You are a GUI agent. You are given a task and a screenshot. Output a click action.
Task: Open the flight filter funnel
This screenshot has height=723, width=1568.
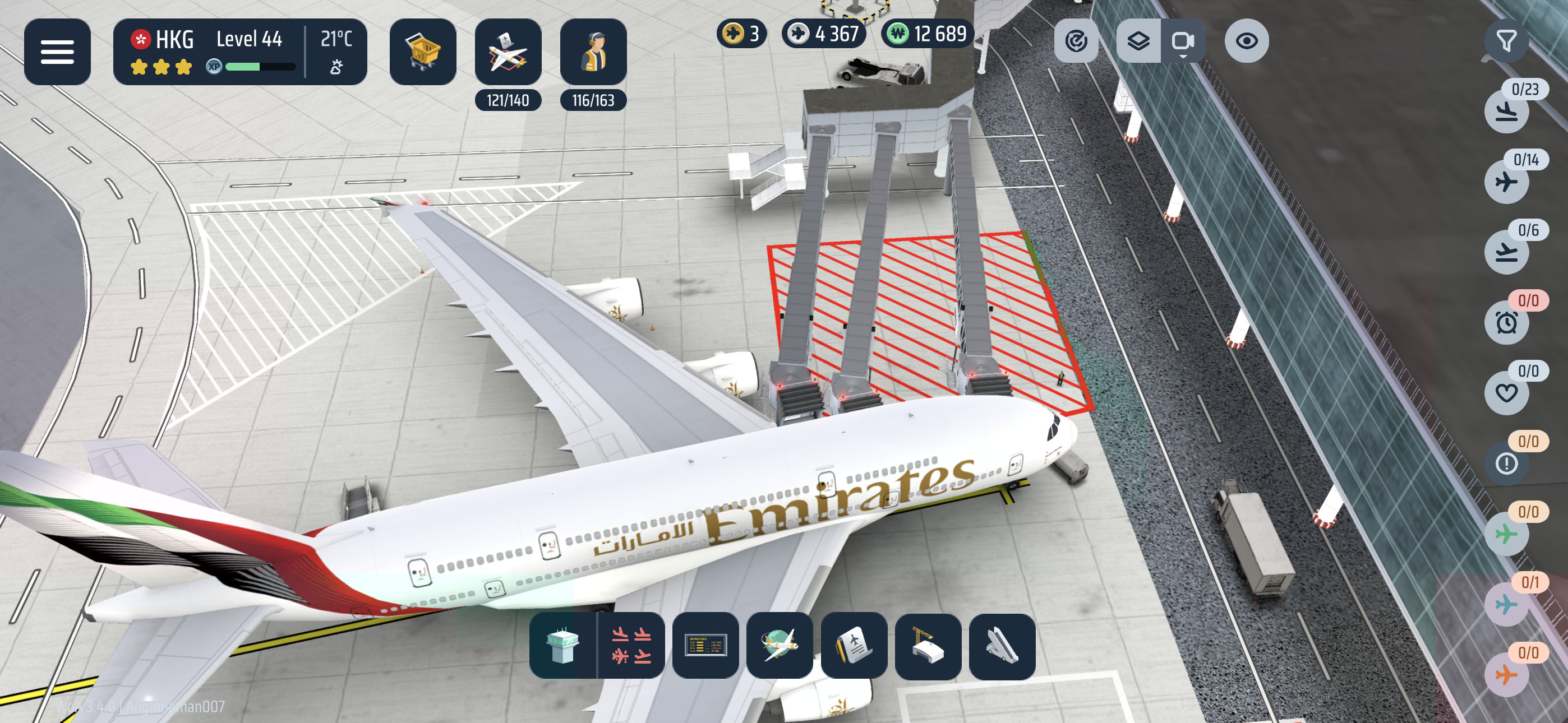tap(1506, 41)
